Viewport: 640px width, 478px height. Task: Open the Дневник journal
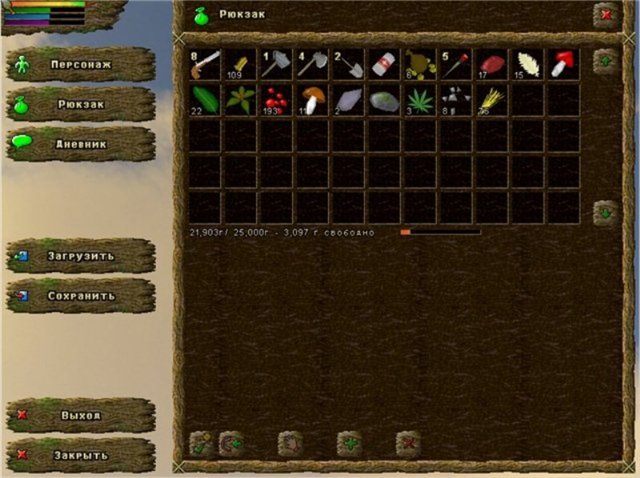click(x=80, y=144)
